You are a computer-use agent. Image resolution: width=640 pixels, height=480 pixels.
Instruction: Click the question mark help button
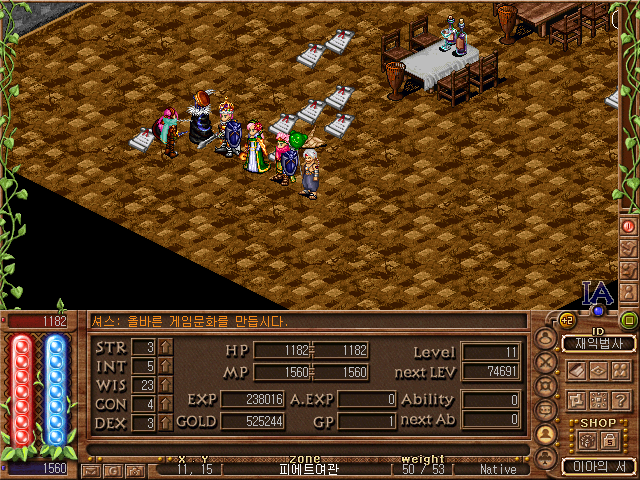[620, 399]
